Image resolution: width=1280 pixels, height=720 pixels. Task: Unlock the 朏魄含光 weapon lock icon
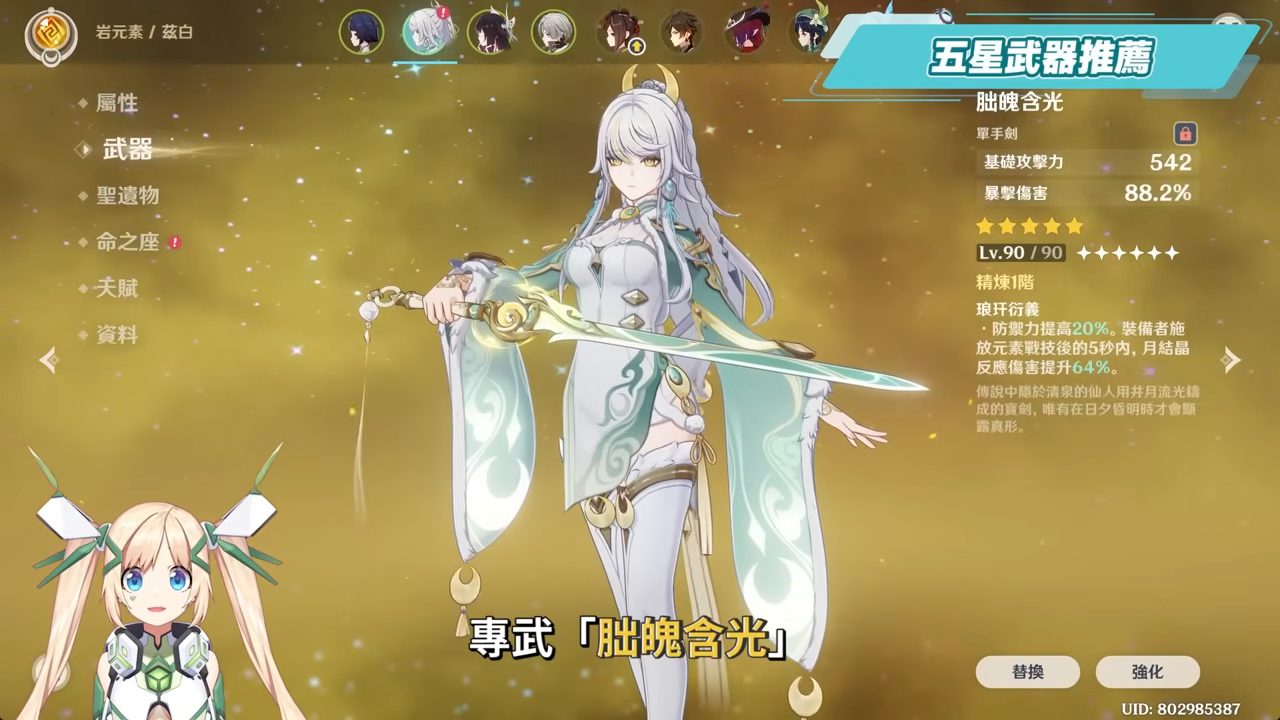(1187, 133)
